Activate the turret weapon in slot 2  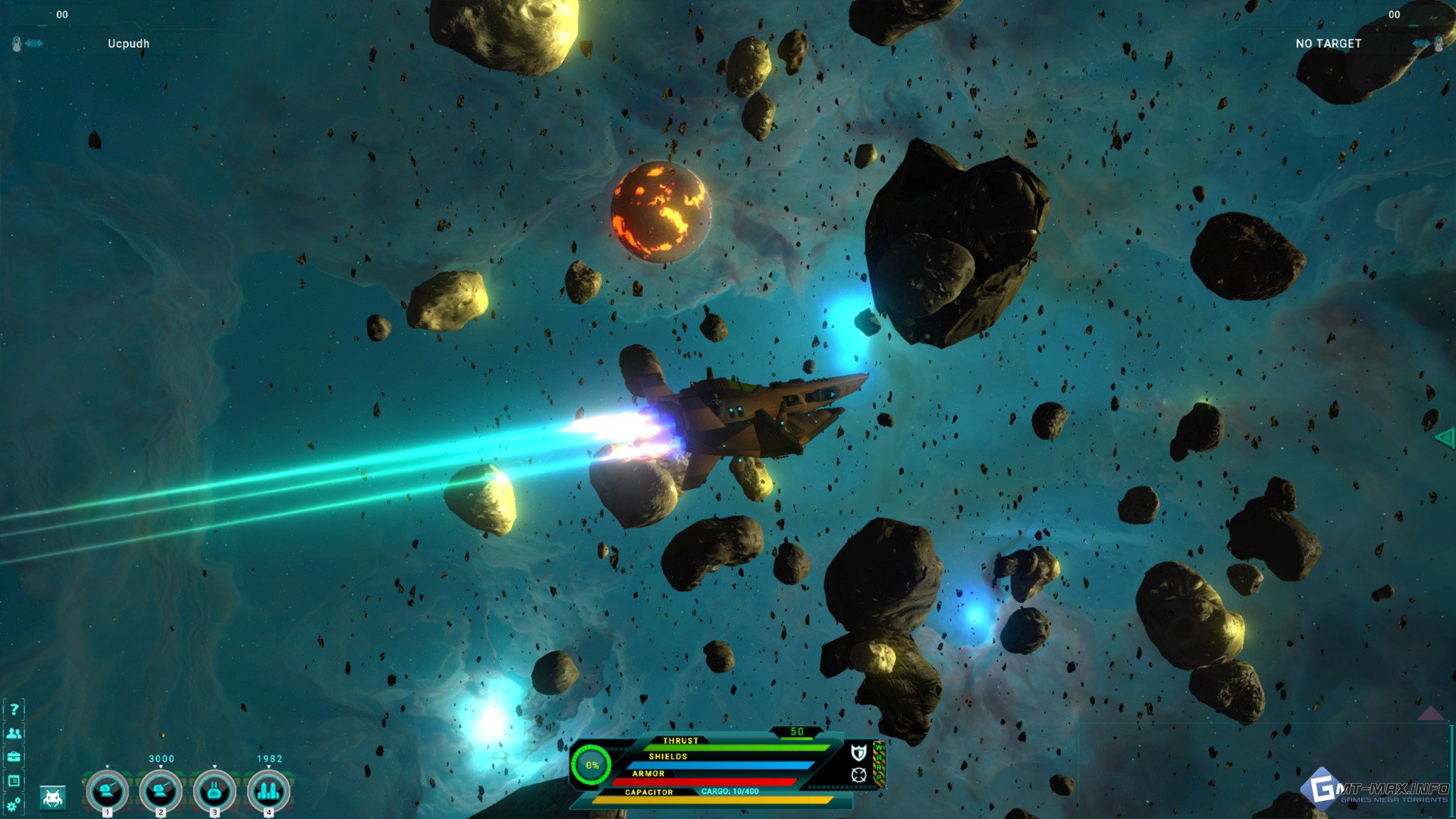[x=161, y=791]
